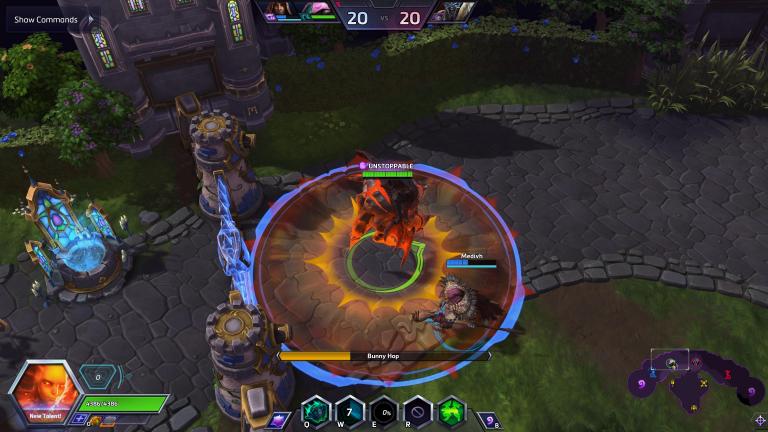Click the blue plus icon under the portrait

[x=79, y=420]
